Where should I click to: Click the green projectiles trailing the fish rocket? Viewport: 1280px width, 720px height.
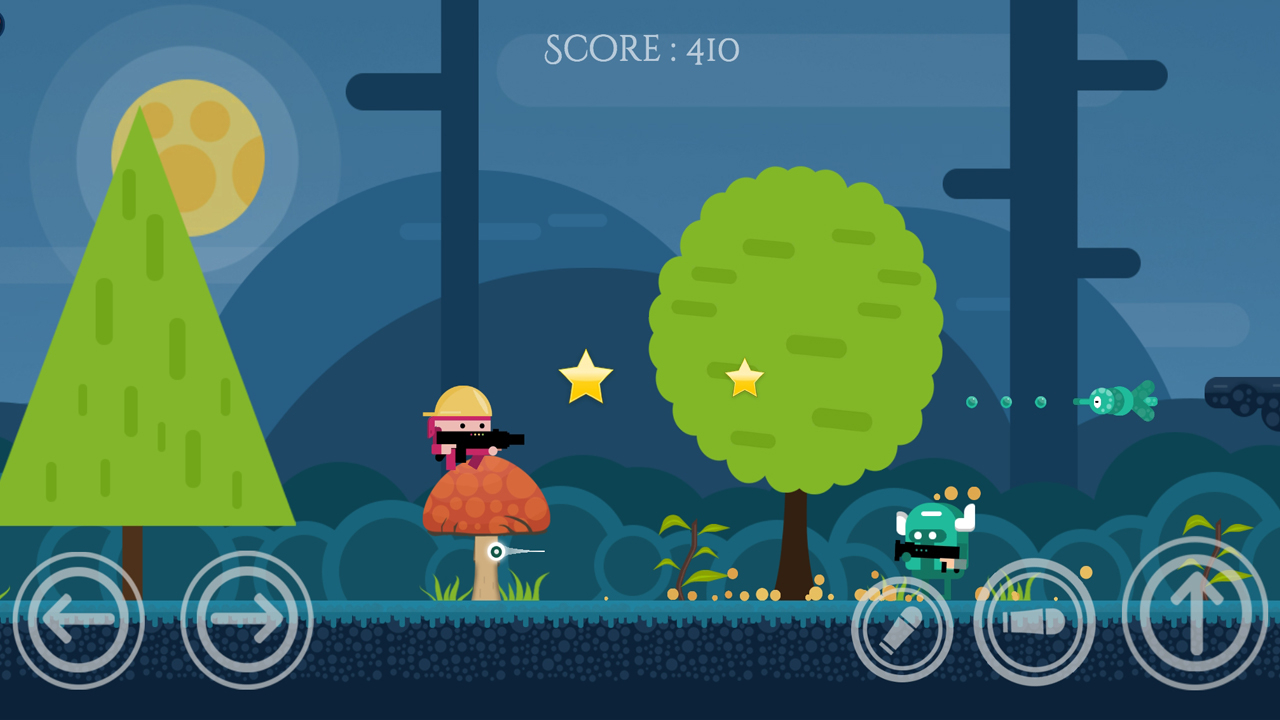(x=1005, y=402)
